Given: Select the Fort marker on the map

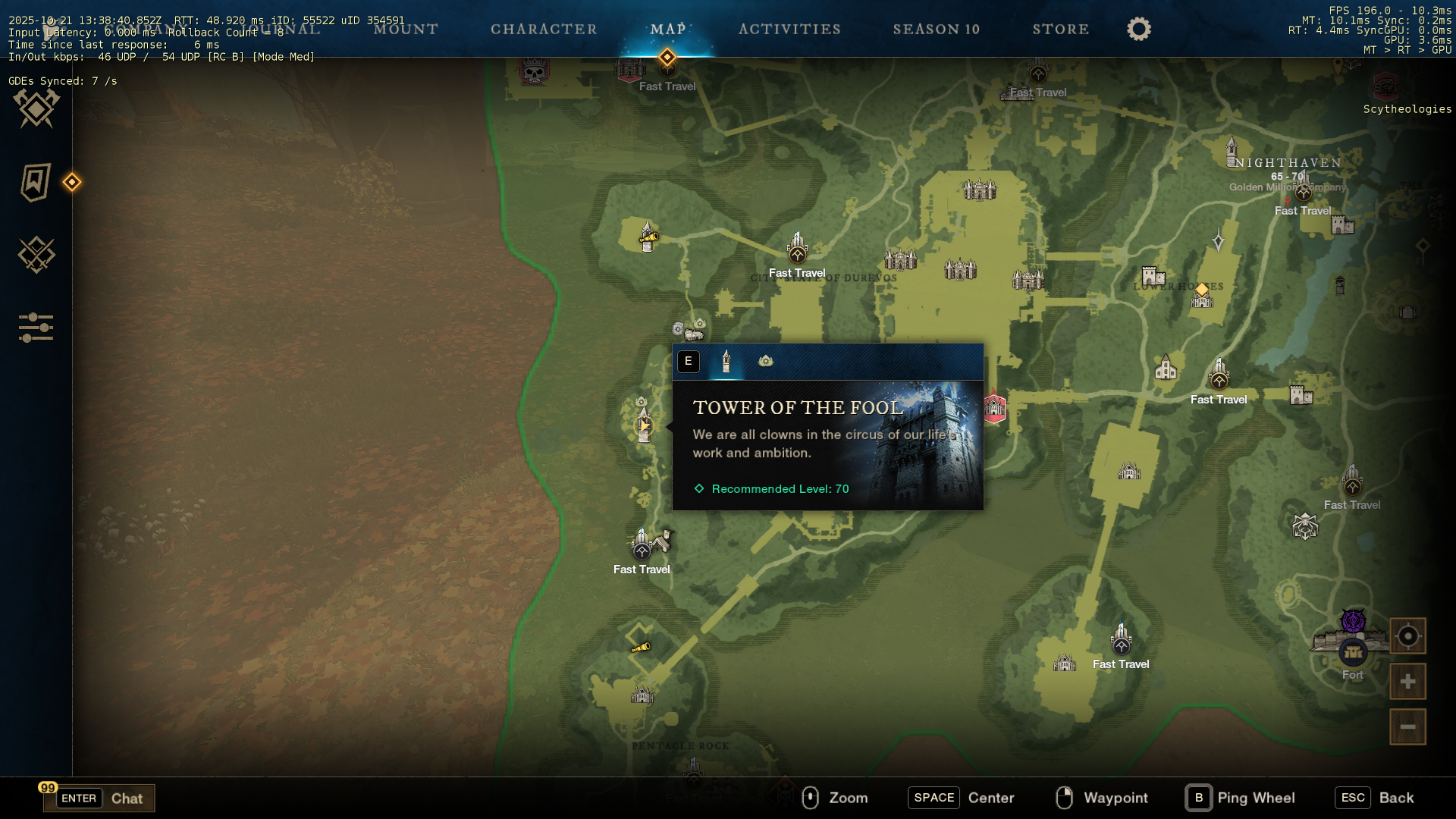Looking at the screenshot, I should click(x=1353, y=651).
